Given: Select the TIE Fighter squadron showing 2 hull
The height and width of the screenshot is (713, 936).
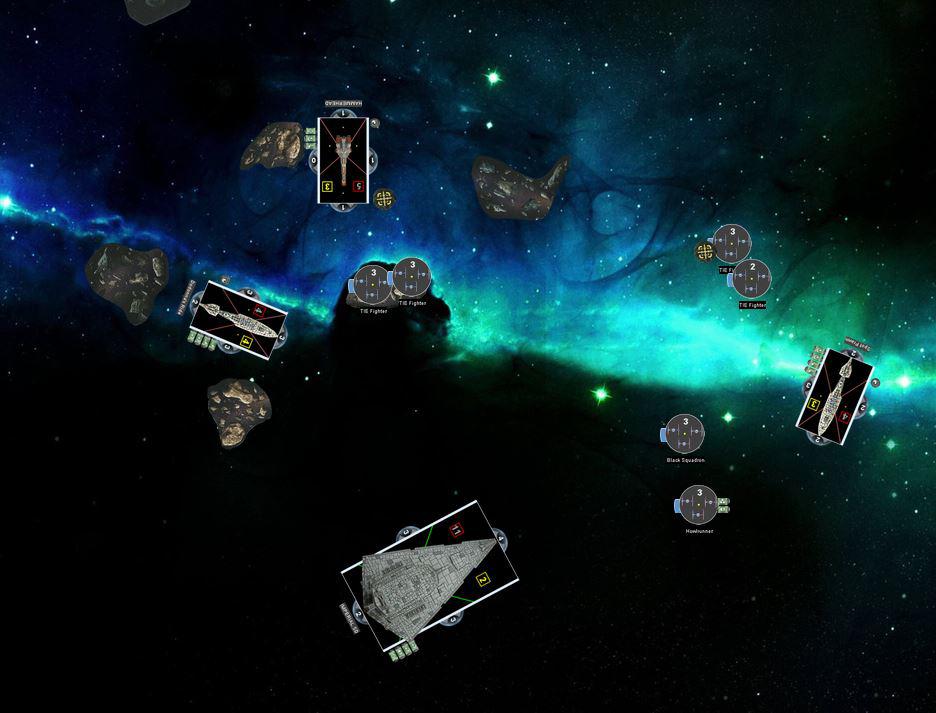Looking at the screenshot, I should click(x=751, y=279).
